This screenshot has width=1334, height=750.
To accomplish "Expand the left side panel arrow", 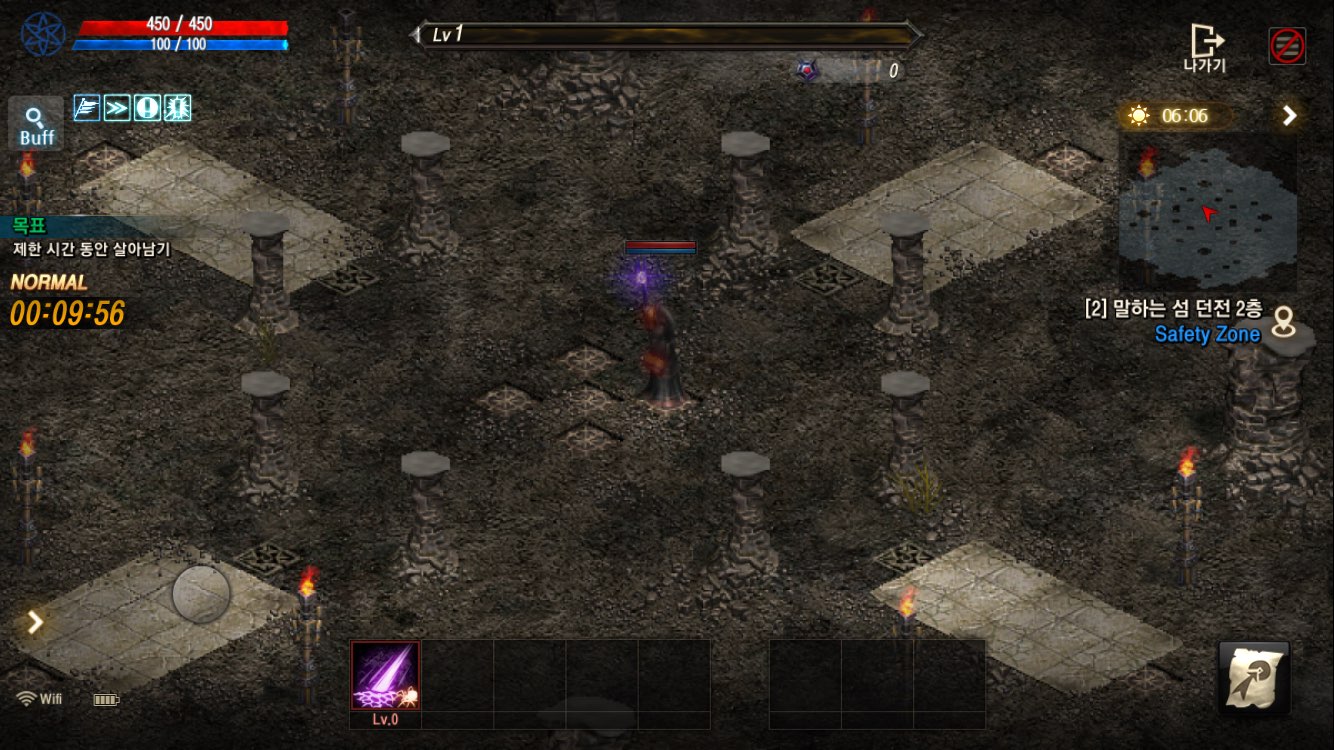I will pyautogui.click(x=35, y=622).
